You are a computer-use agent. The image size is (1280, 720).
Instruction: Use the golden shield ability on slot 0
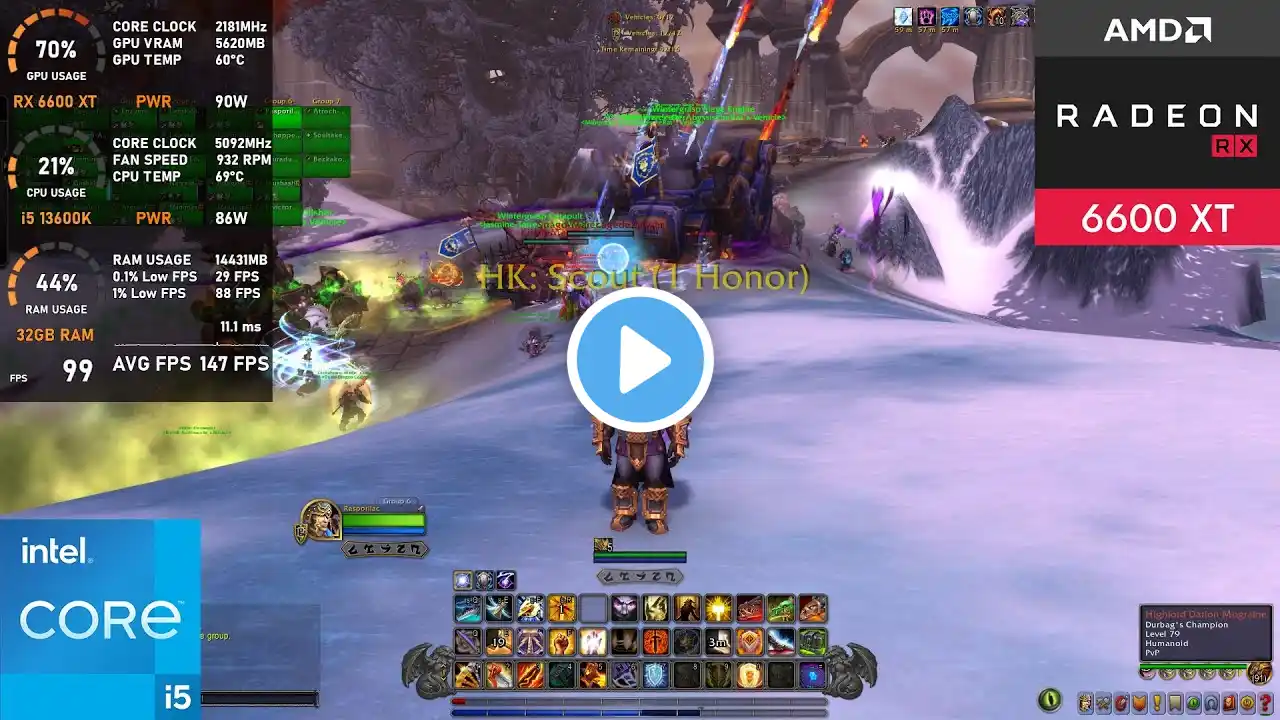coord(749,675)
